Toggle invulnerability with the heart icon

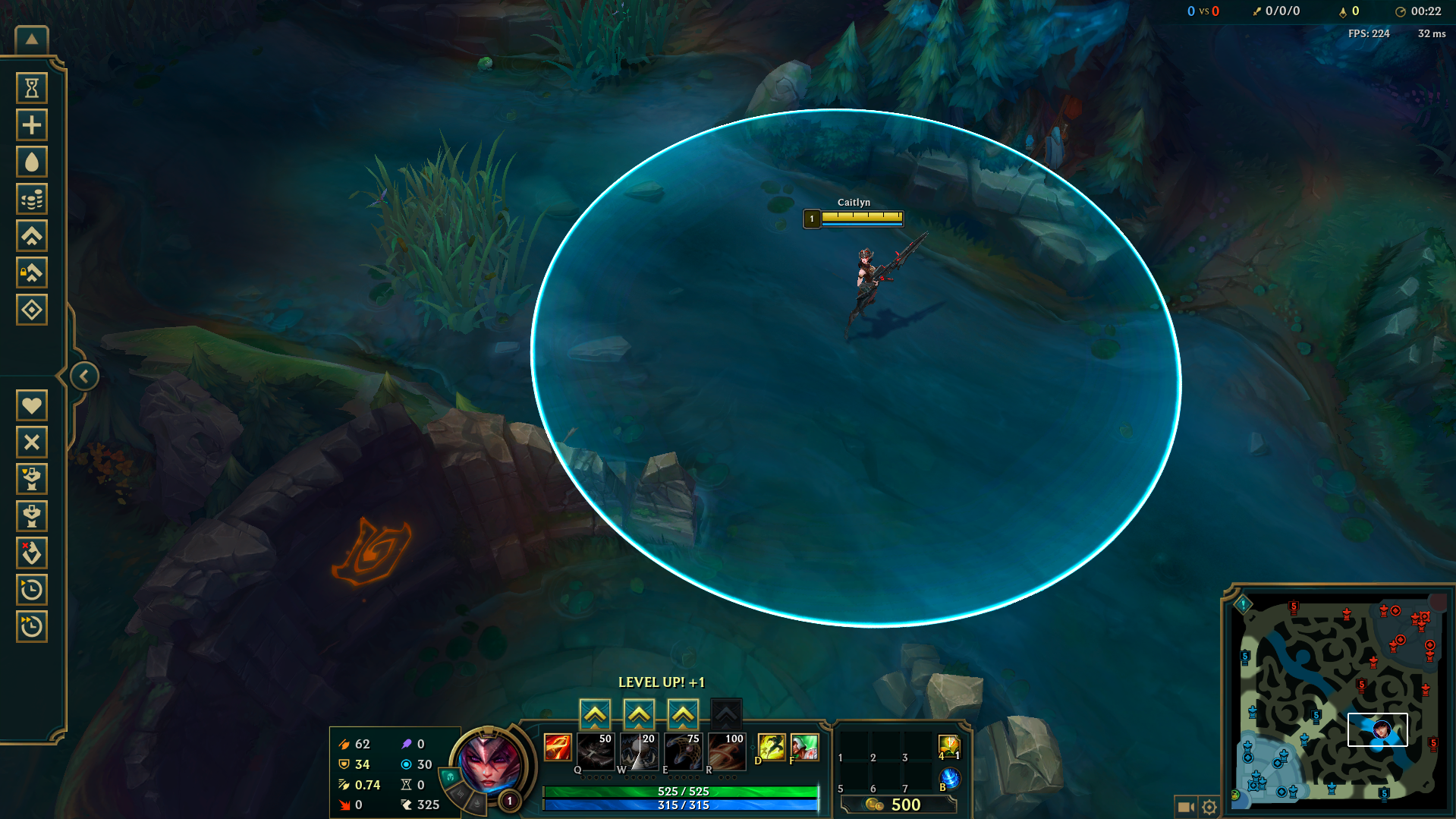(x=32, y=405)
